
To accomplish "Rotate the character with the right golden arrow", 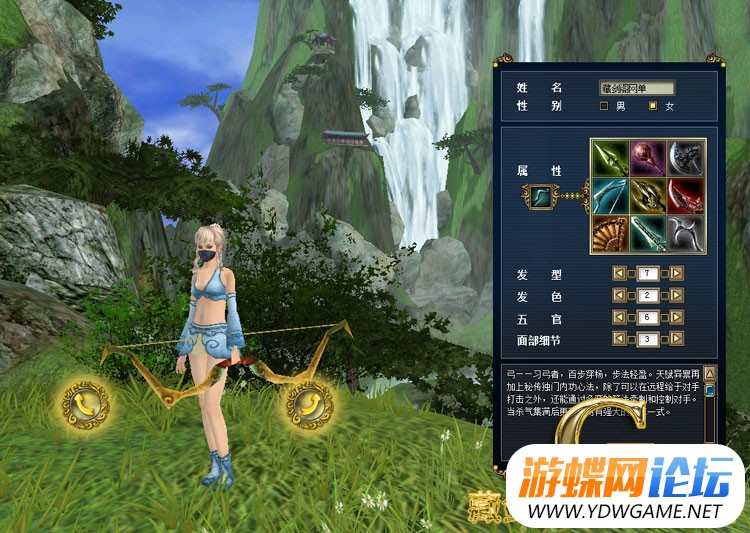I will [x=308, y=402].
